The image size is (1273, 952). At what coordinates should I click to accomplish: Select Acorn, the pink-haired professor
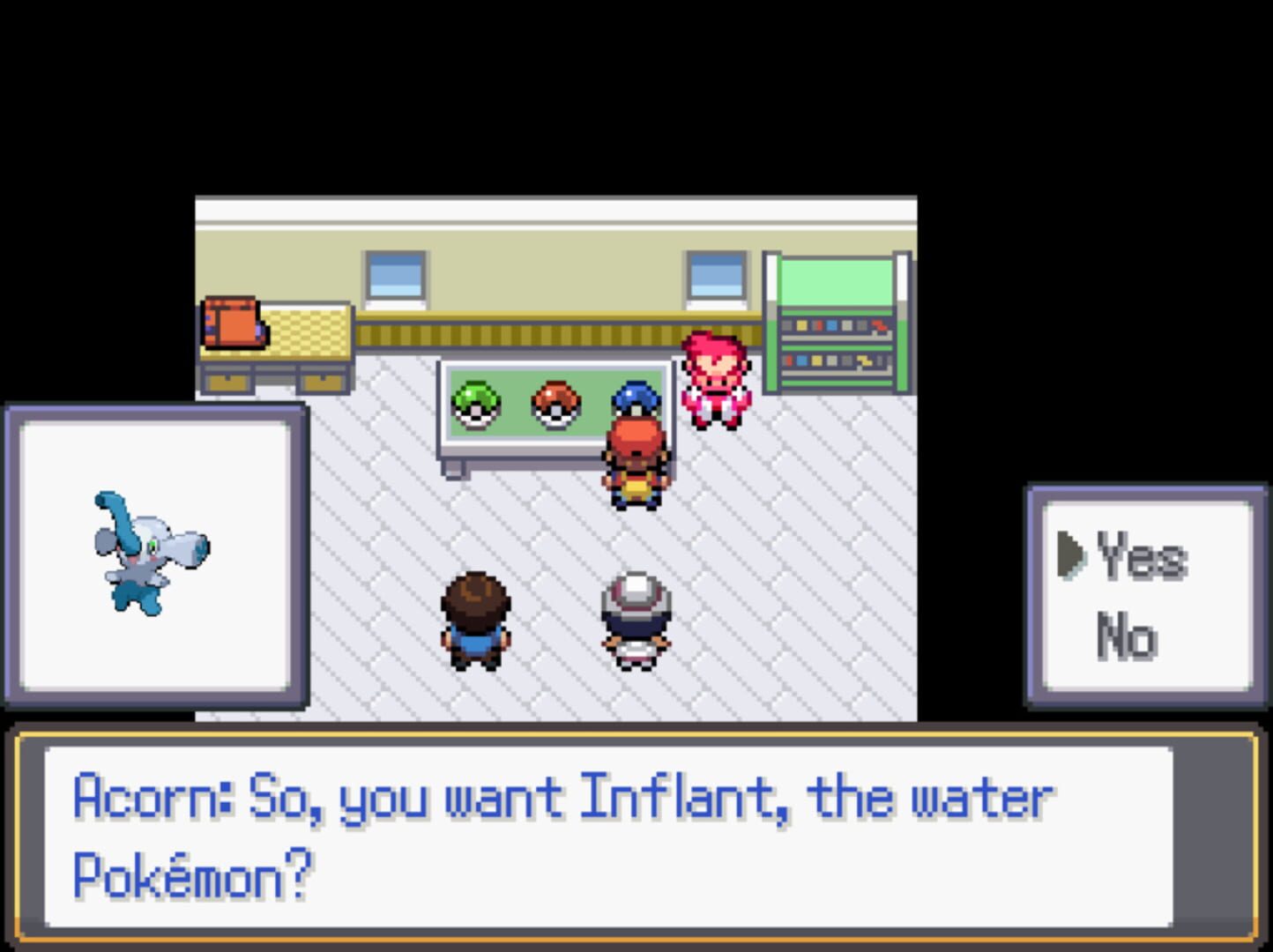tap(714, 375)
